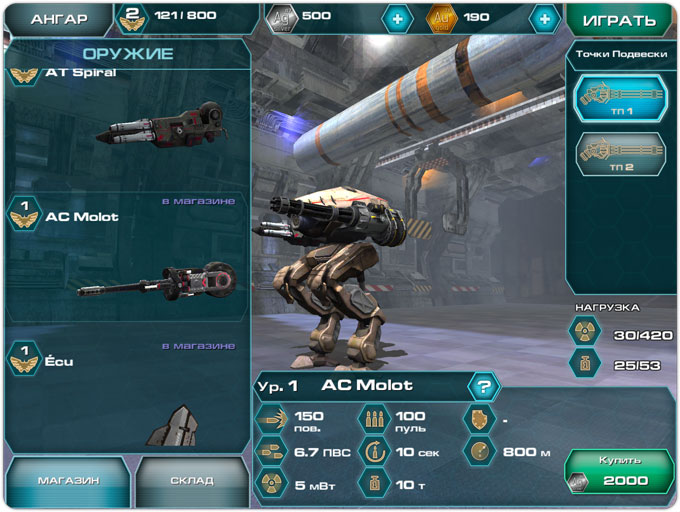Buy AC Molot for 2000 silver
This screenshot has height=512, width=680.
click(x=619, y=471)
